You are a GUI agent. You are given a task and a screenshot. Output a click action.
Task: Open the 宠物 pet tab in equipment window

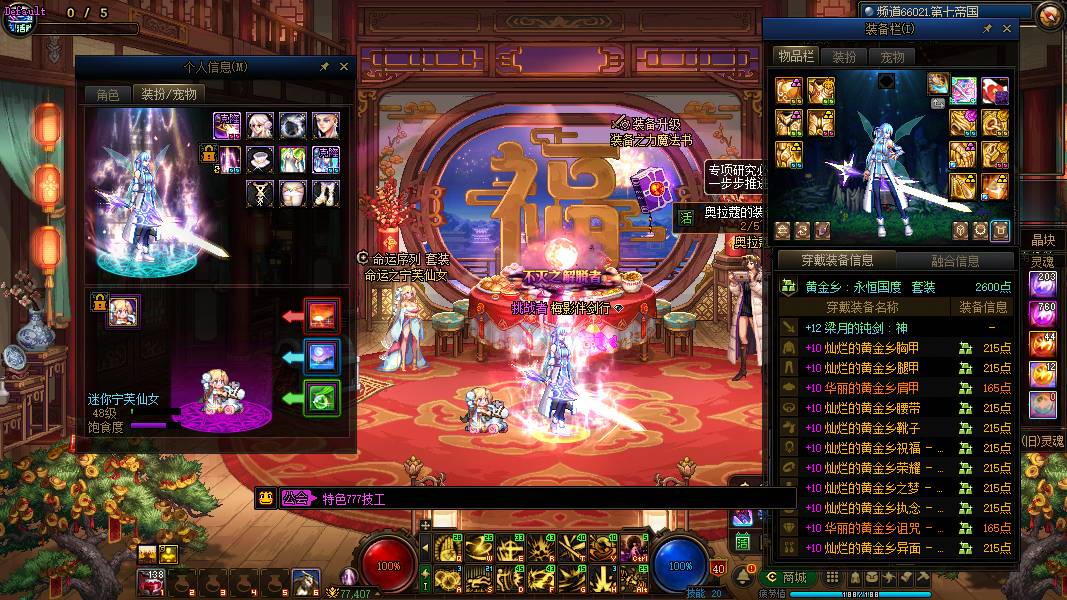(x=892, y=57)
